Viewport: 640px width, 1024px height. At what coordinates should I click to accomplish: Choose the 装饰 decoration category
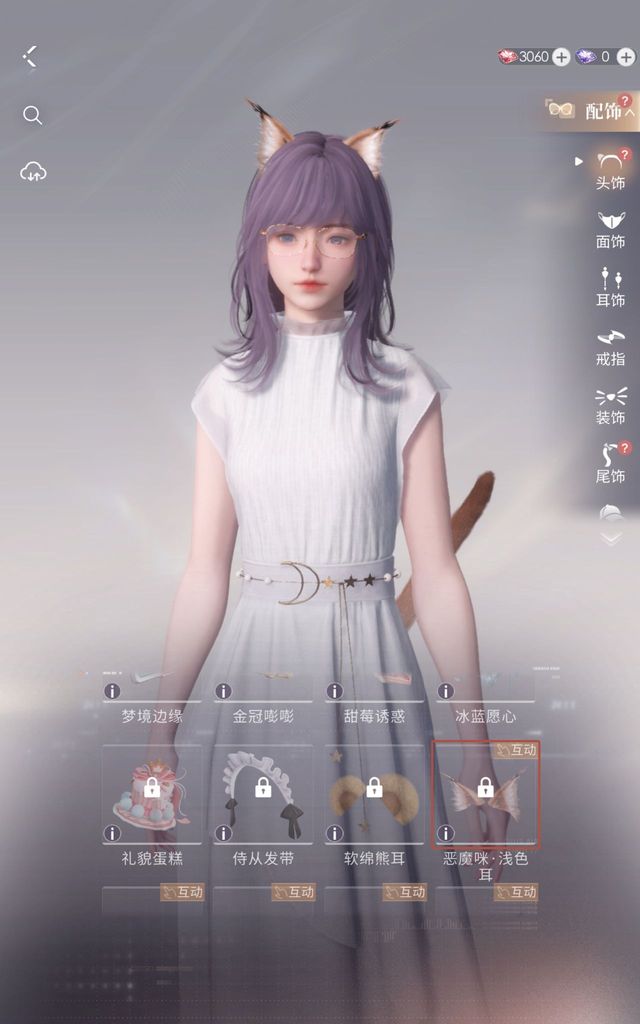[x=610, y=405]
